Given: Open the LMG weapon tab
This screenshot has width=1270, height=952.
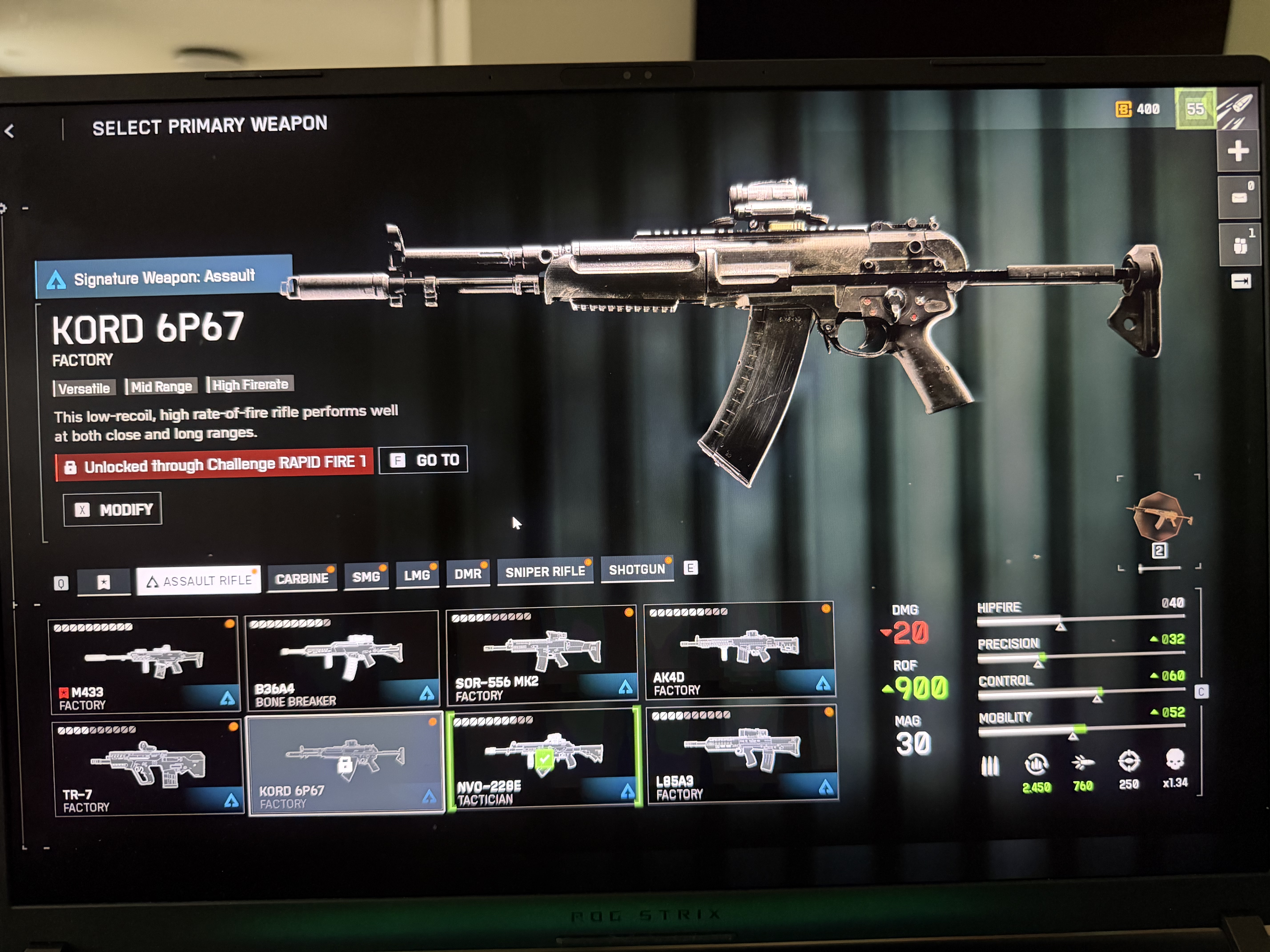Looking at the screenshot, I should 417,575.
